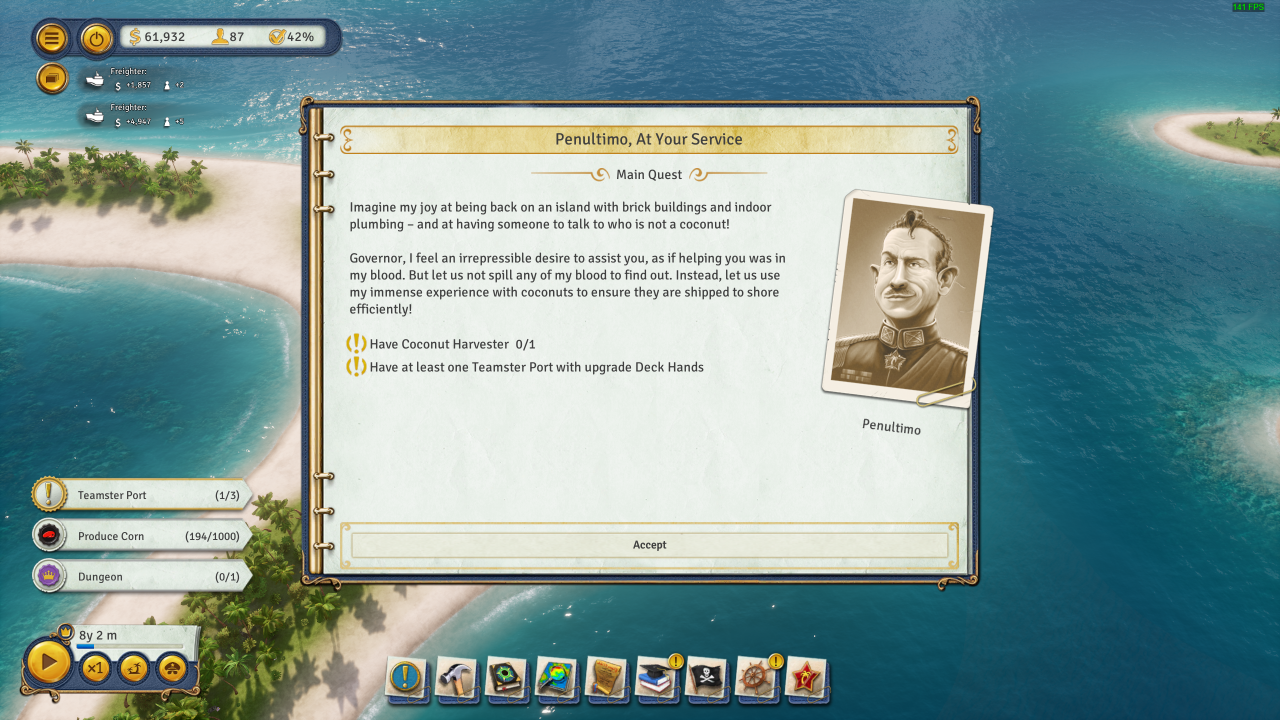Select the Produce Corn quest entry

(x=140, y=535)
